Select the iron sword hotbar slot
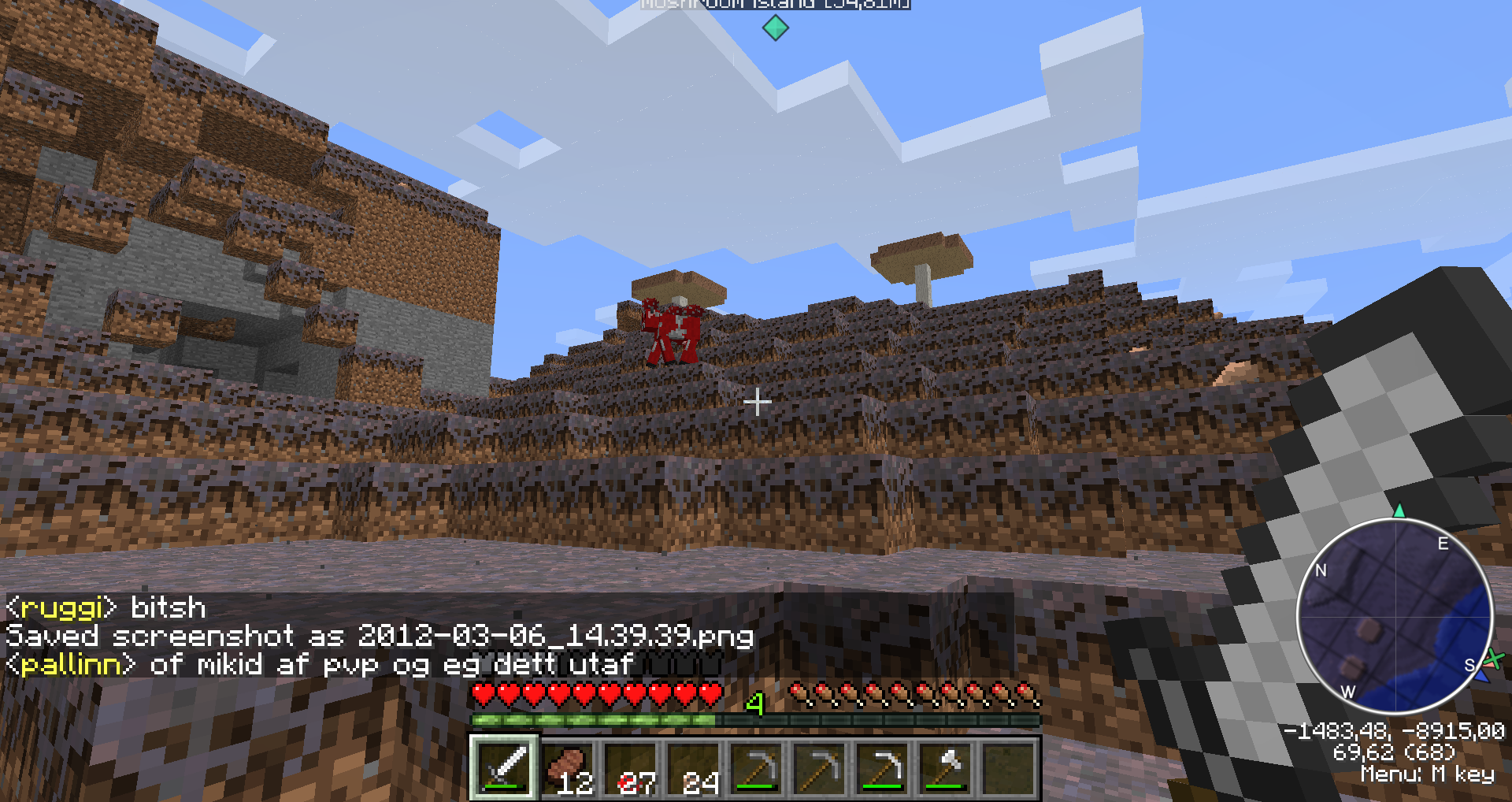The width and height of the screenshot is (1512, 802). (x=505, y=767)
